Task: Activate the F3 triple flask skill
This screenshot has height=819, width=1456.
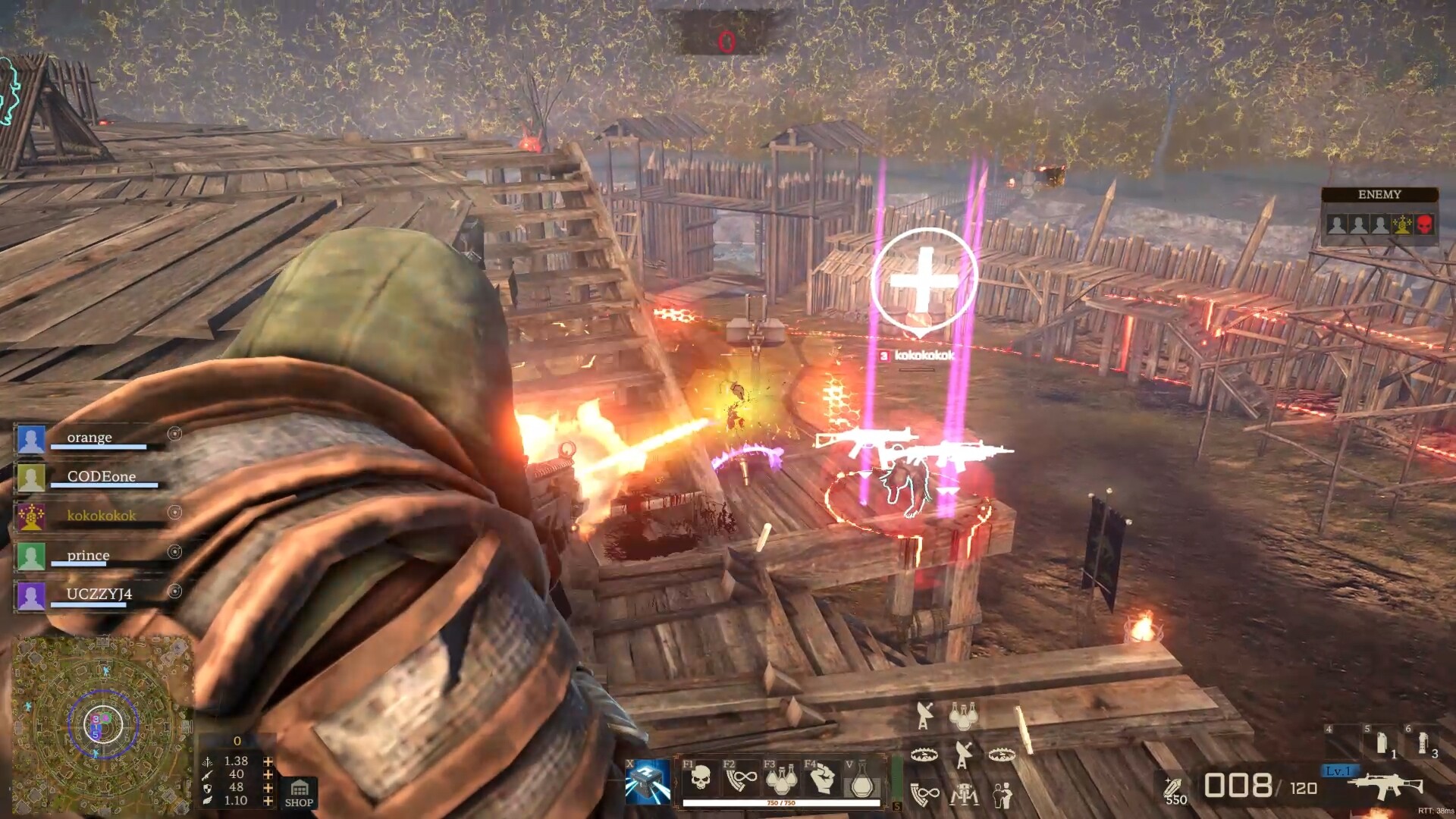Action: [x=781, y=777]
